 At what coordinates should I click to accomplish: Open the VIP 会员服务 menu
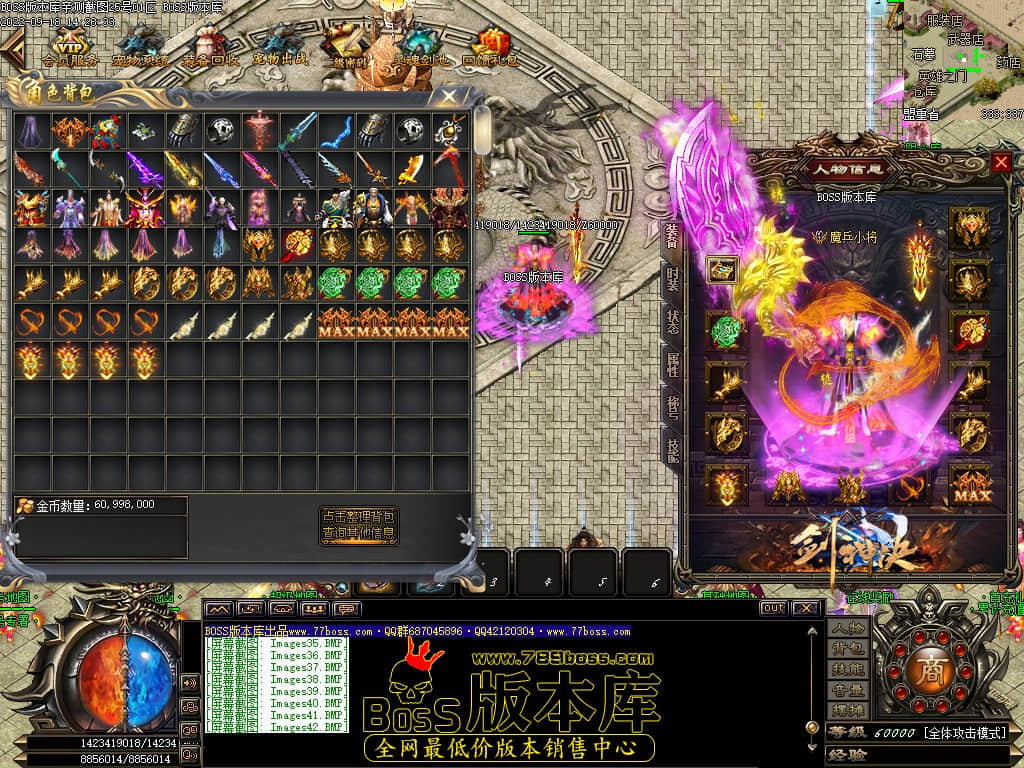(69, 46)
